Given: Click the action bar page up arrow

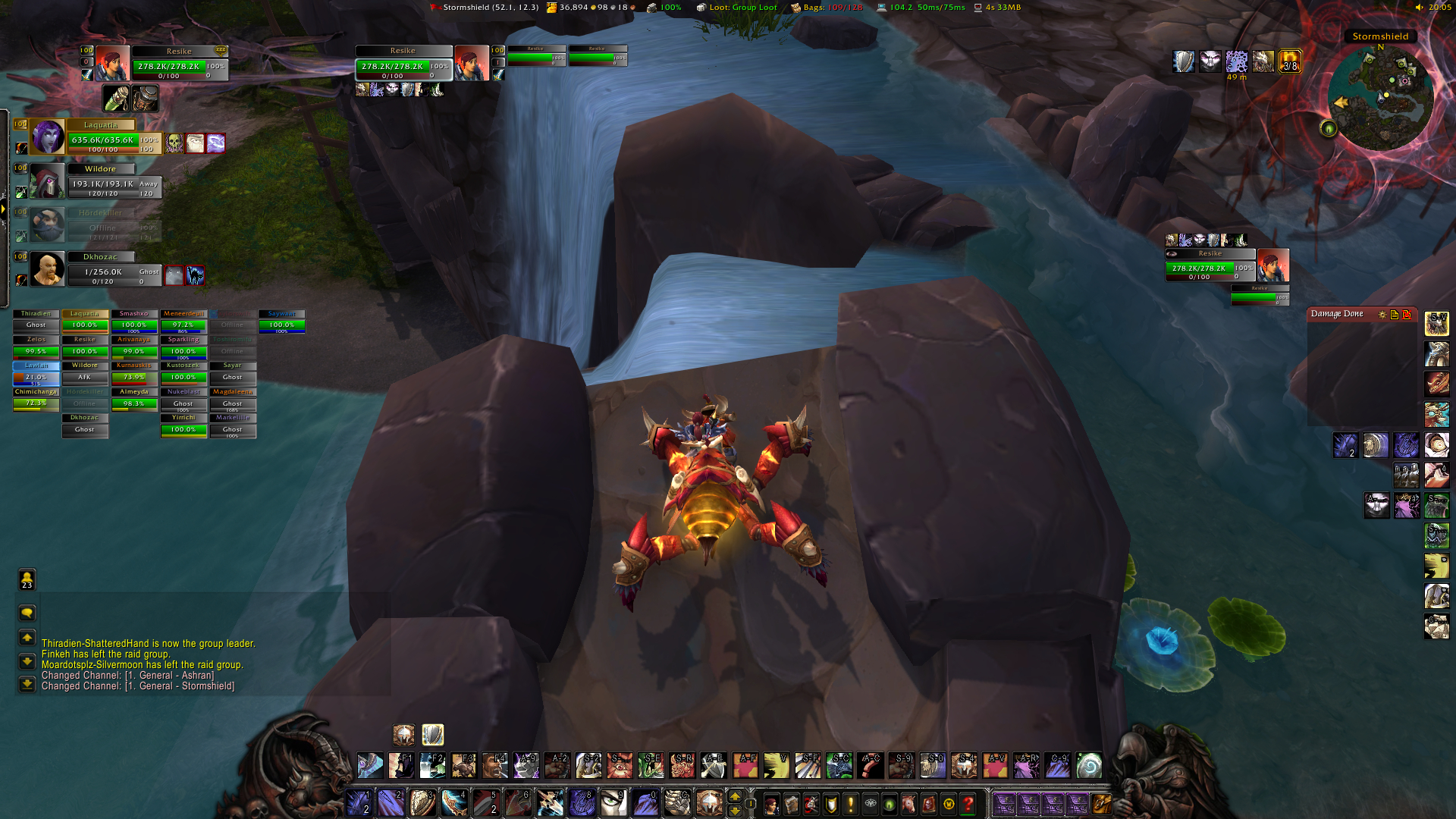Looking at the screenshot, I should [x=734, y=796].
